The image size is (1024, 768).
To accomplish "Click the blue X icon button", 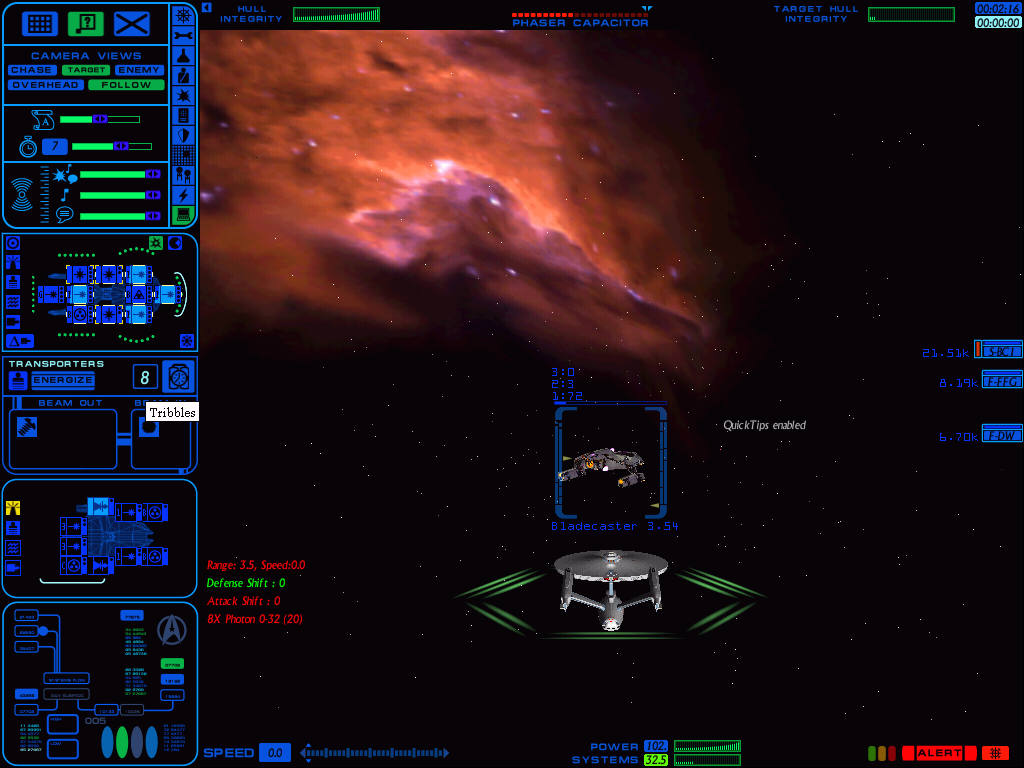I will 131,24.
